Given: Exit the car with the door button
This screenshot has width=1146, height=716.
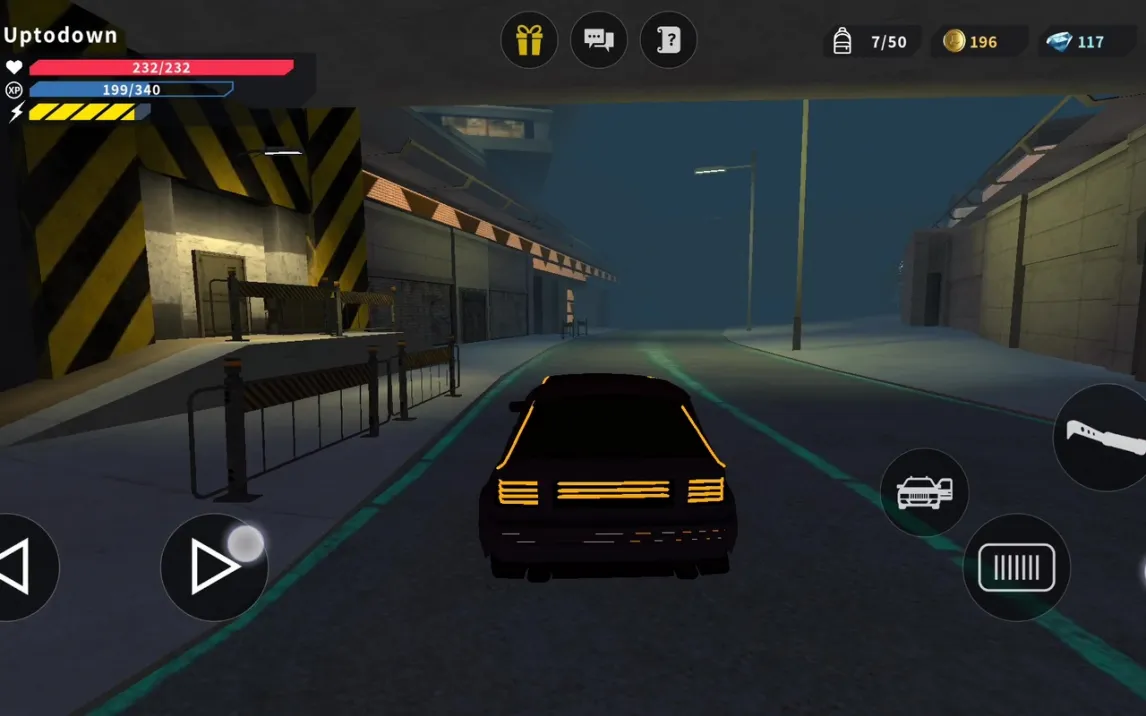Looking at the screenshot, I should pyautogui.click(x=924, y=492).
